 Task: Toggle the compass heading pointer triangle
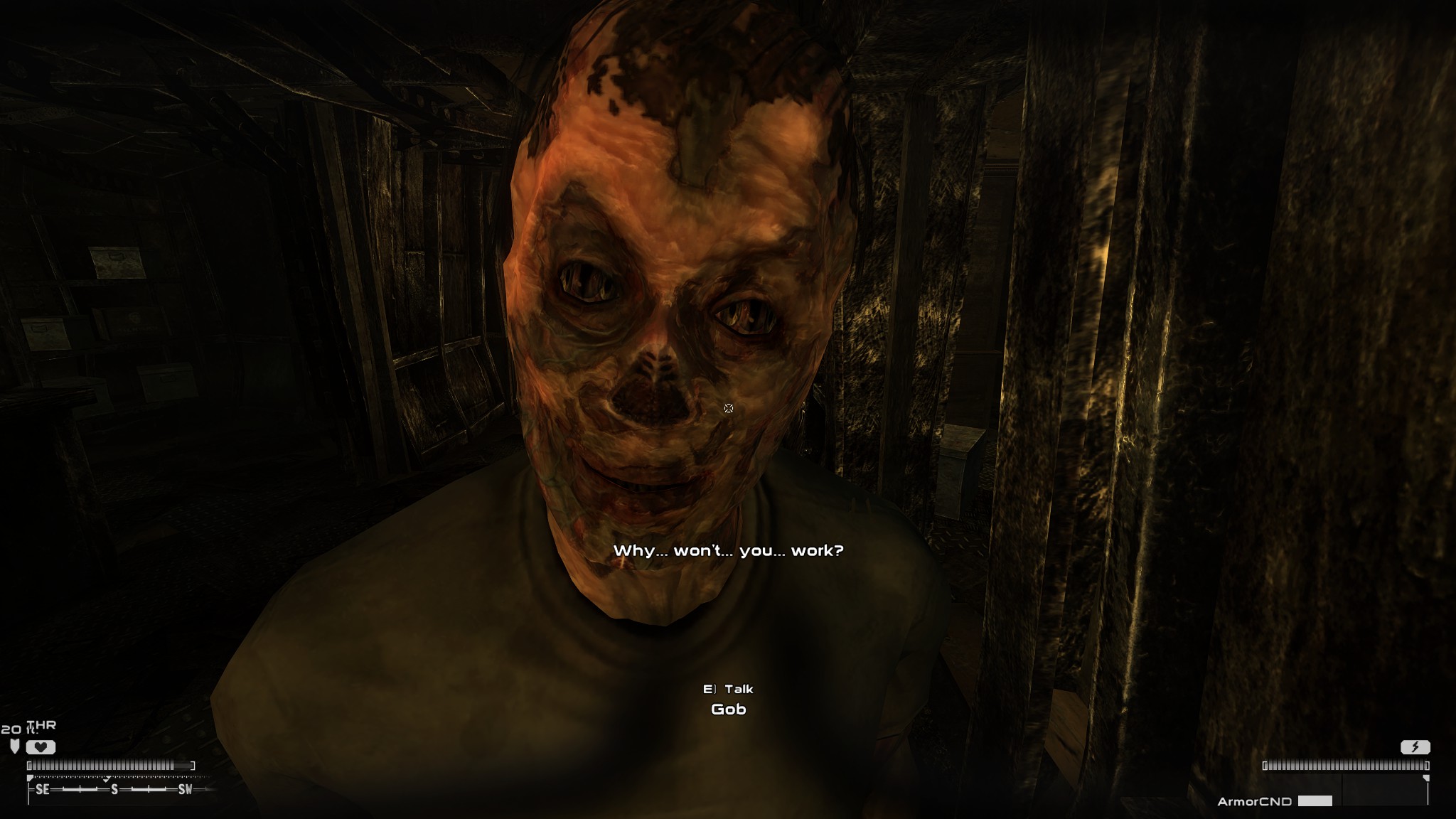pos(105,780)
